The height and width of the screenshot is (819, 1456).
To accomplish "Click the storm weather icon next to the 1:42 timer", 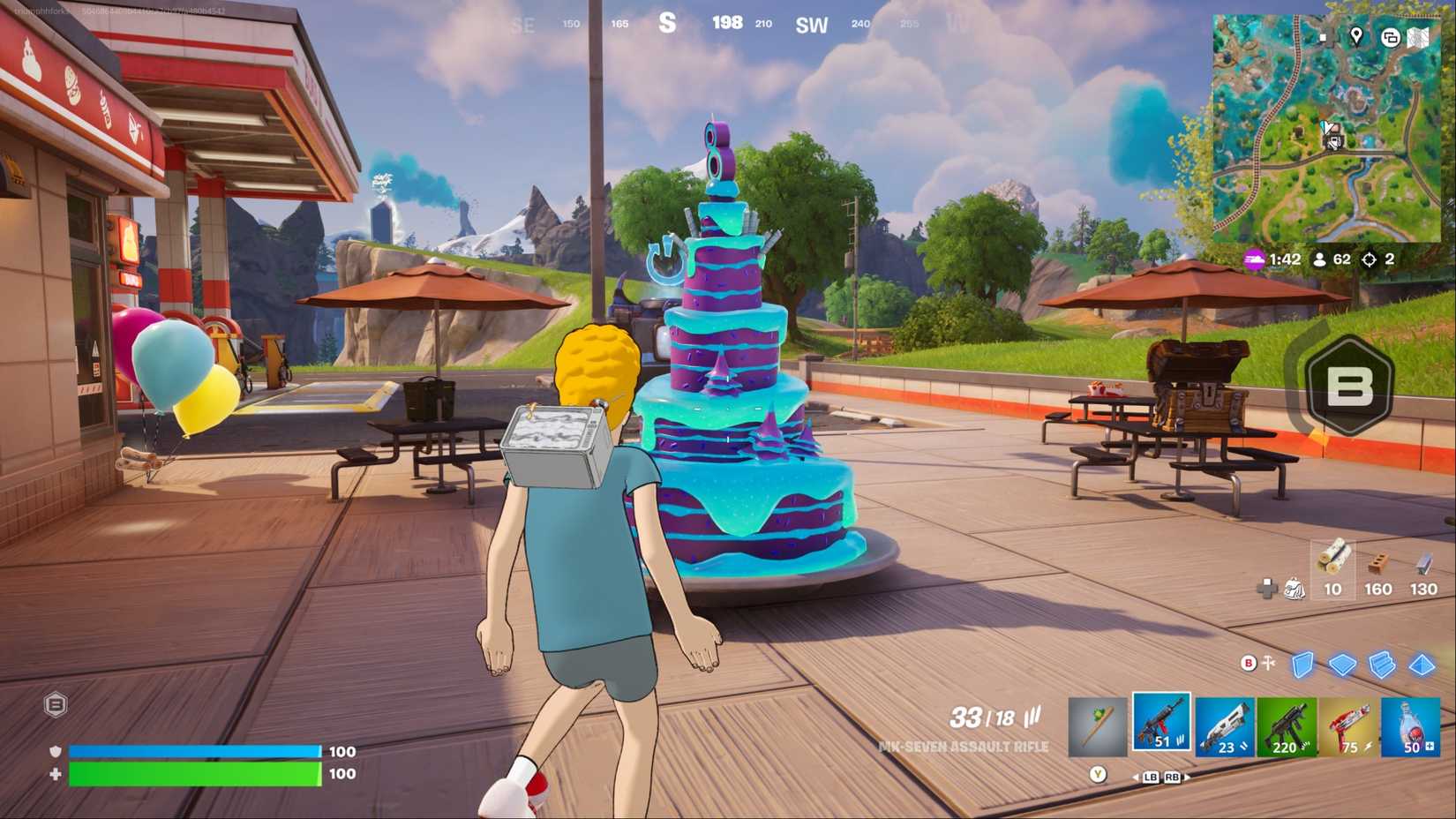I will click(x=1252, y=259).
